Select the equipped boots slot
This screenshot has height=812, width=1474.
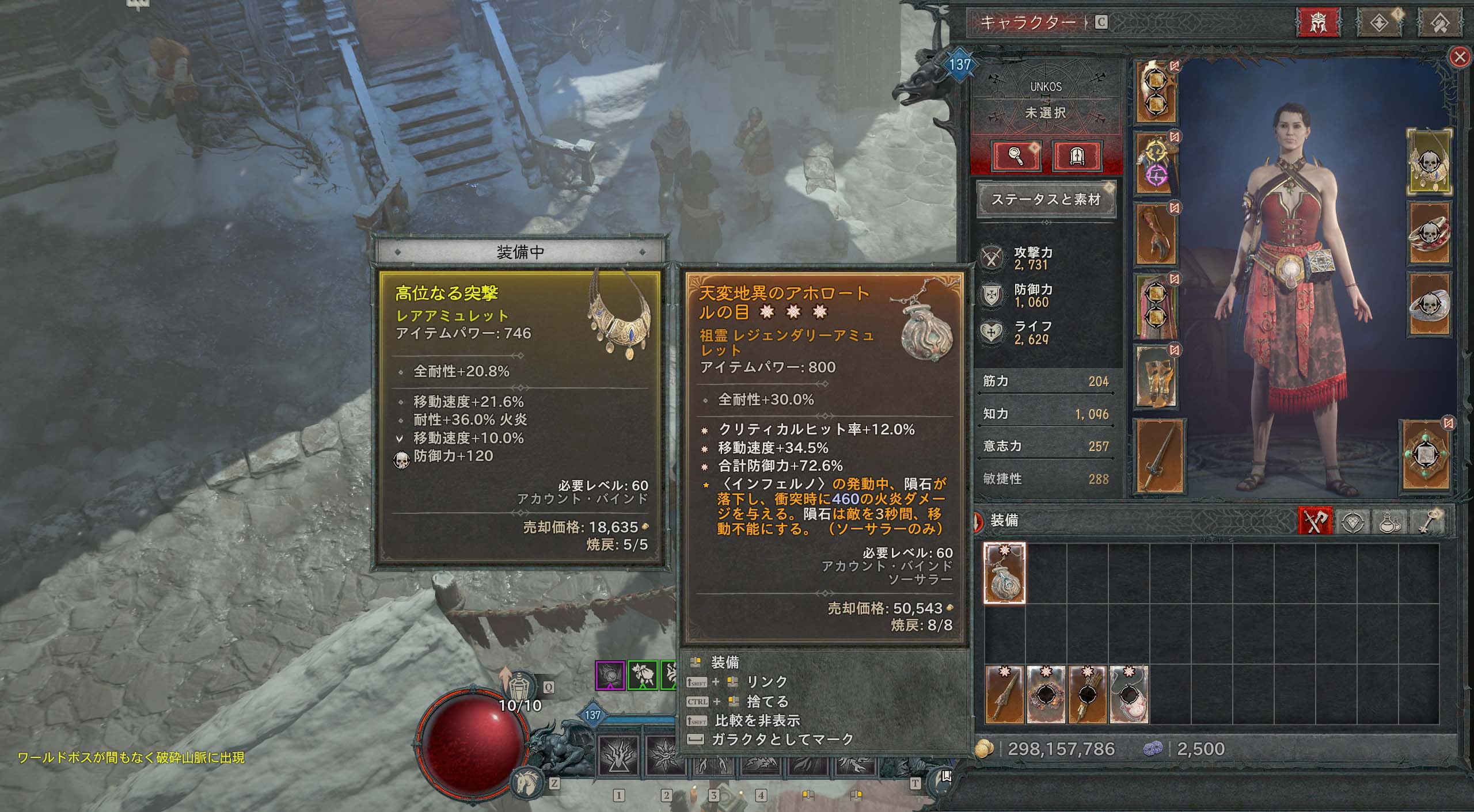pos(1156,377)
